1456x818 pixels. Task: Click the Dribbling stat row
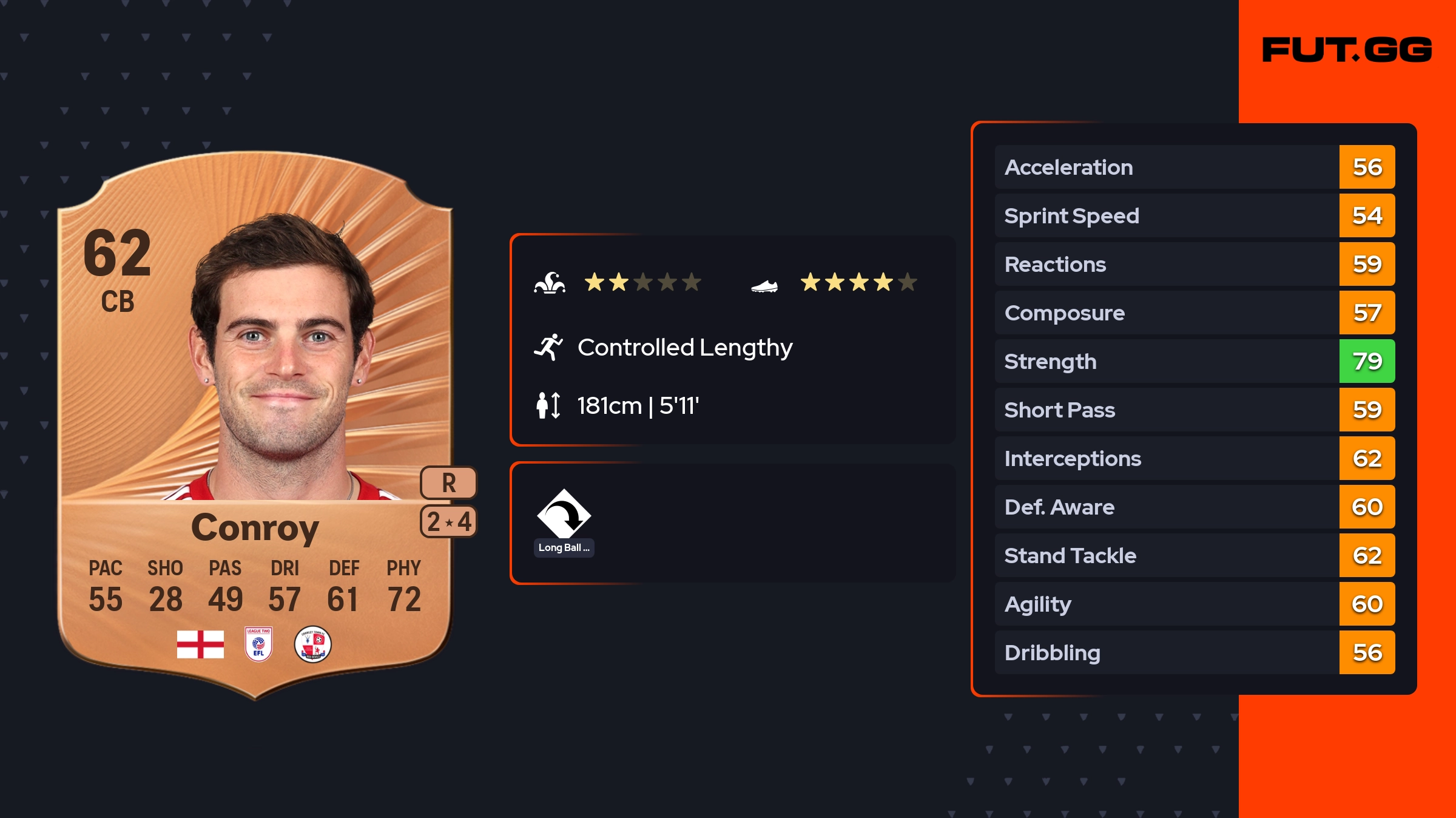1194,652
